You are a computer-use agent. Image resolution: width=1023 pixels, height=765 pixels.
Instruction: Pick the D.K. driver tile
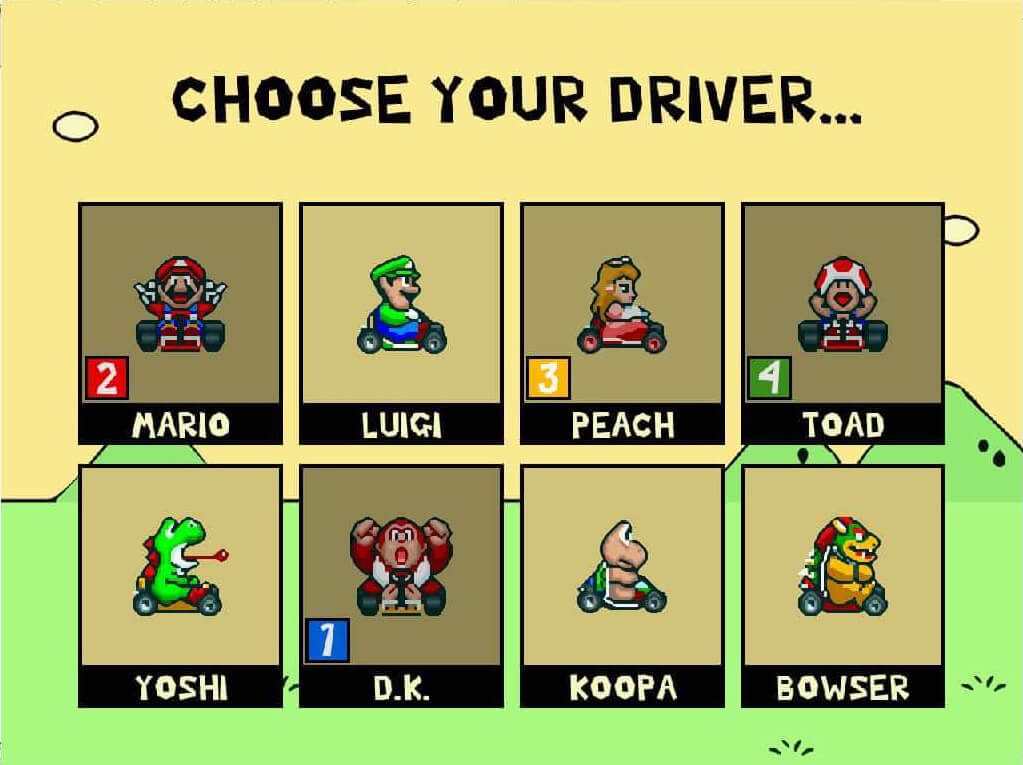[x=401, y=584]
